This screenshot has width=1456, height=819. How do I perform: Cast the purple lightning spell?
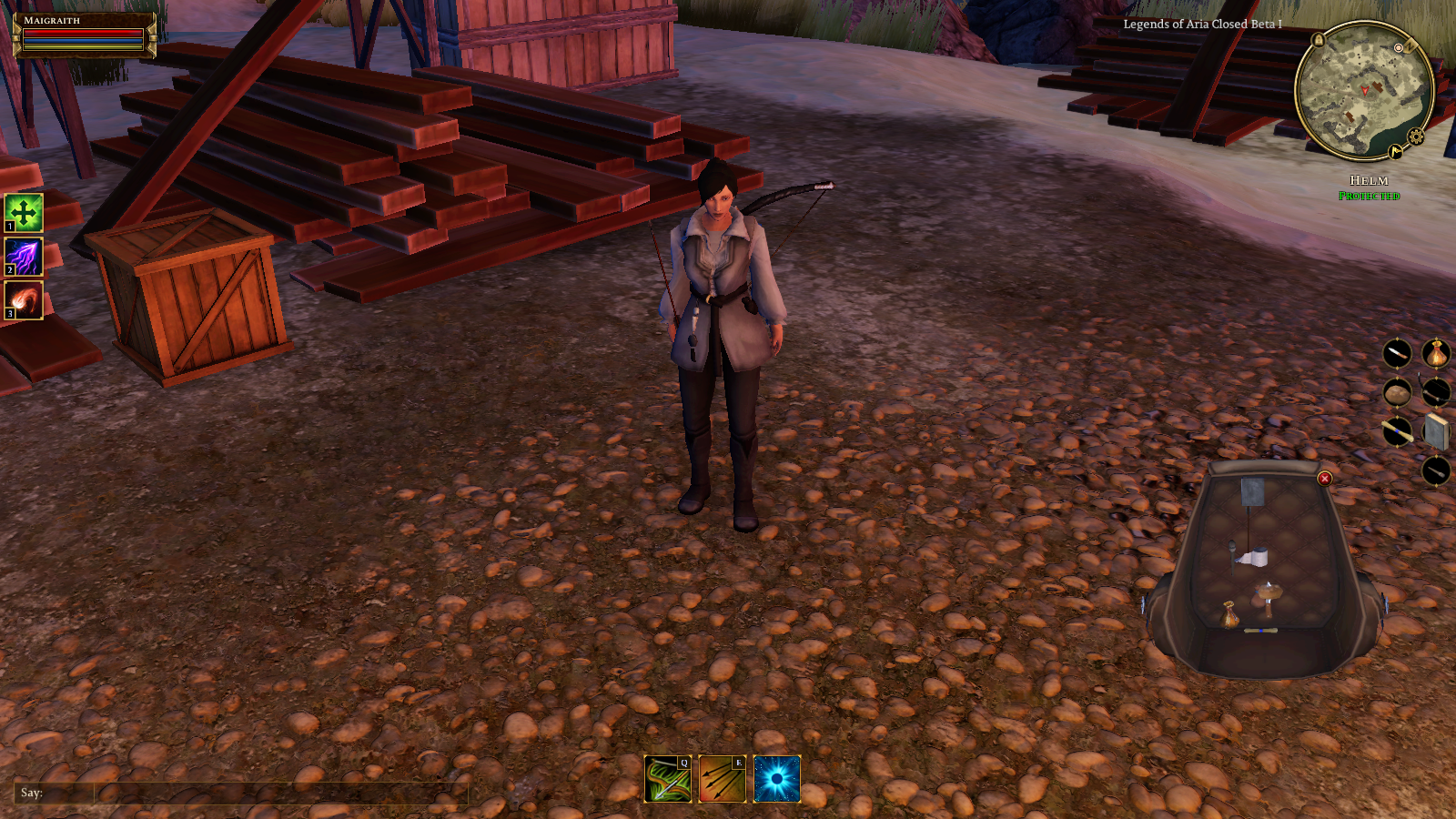point(24,257)
